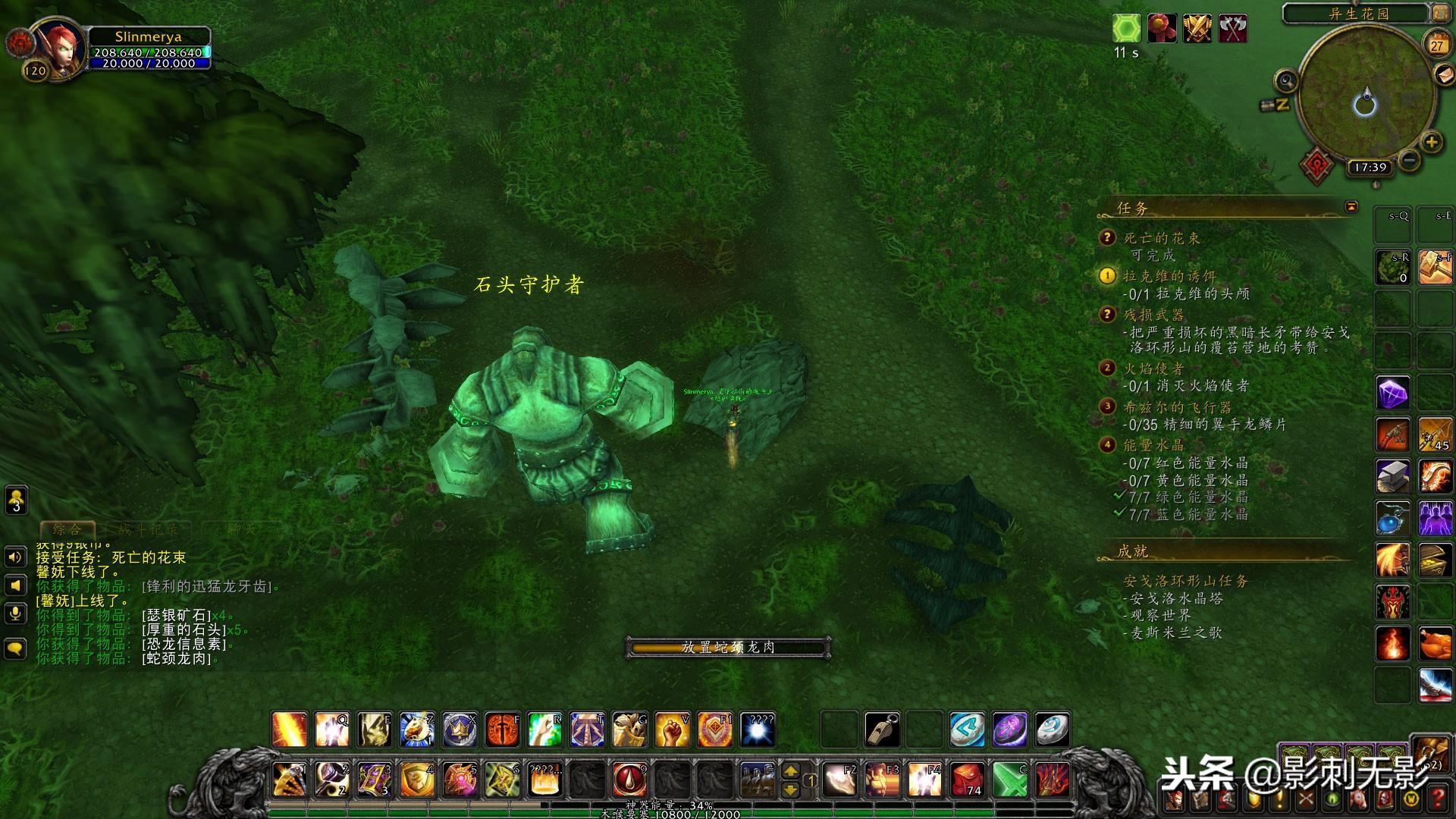The image size is (1456, 819).
Task: Activate the whistle item on the action bar
Action: tap(883, 730)
